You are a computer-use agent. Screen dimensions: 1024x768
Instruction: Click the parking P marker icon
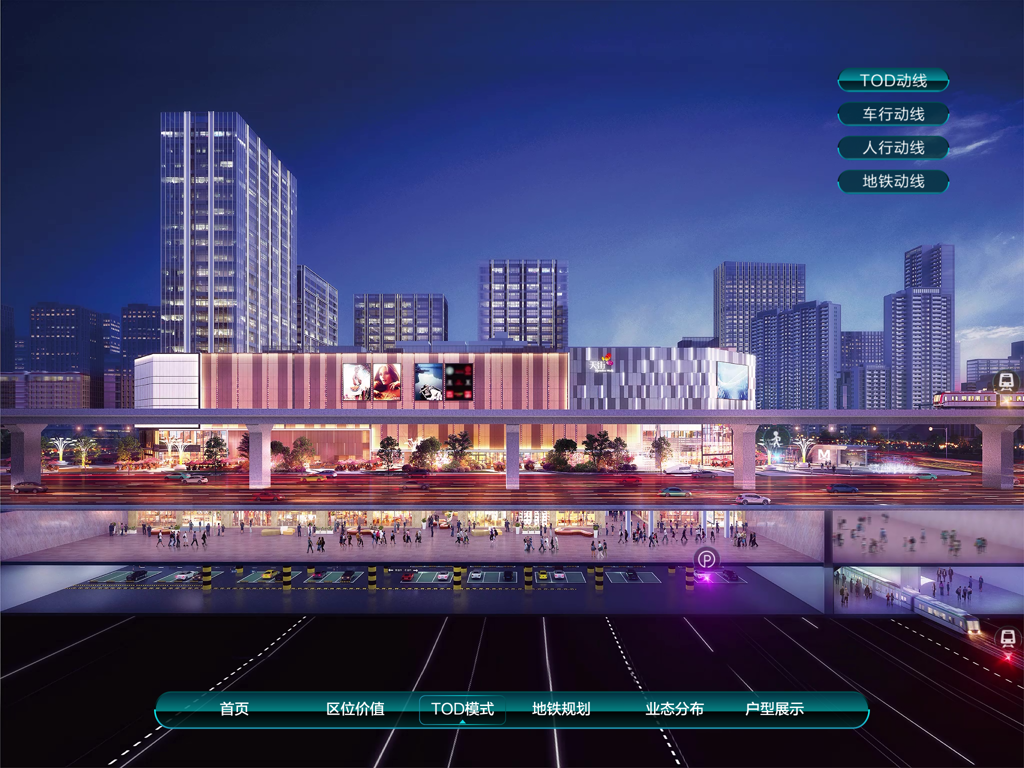click(x=707, y=560)
